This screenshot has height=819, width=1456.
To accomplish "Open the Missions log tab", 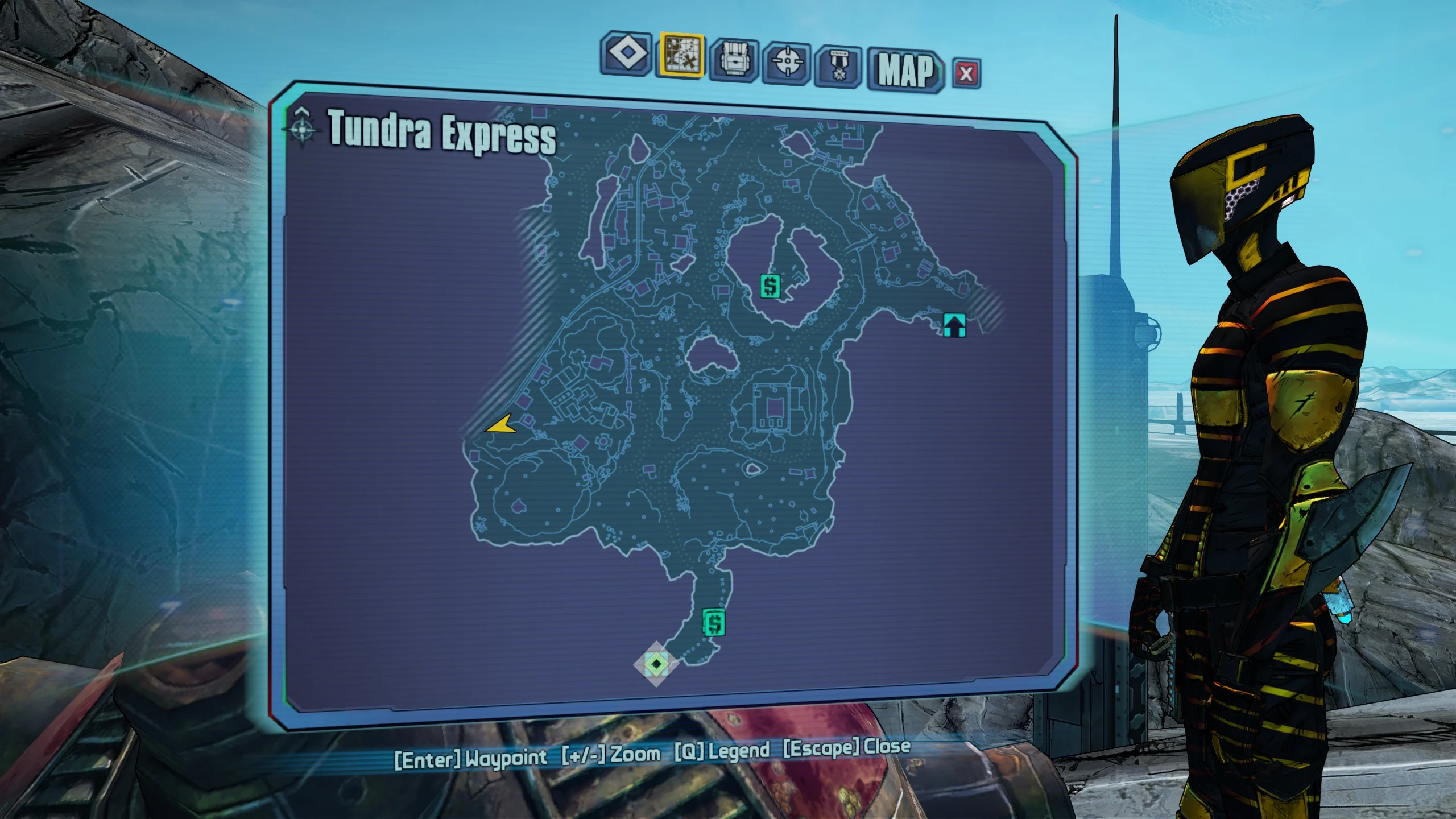I will click(x=626, y=53).
